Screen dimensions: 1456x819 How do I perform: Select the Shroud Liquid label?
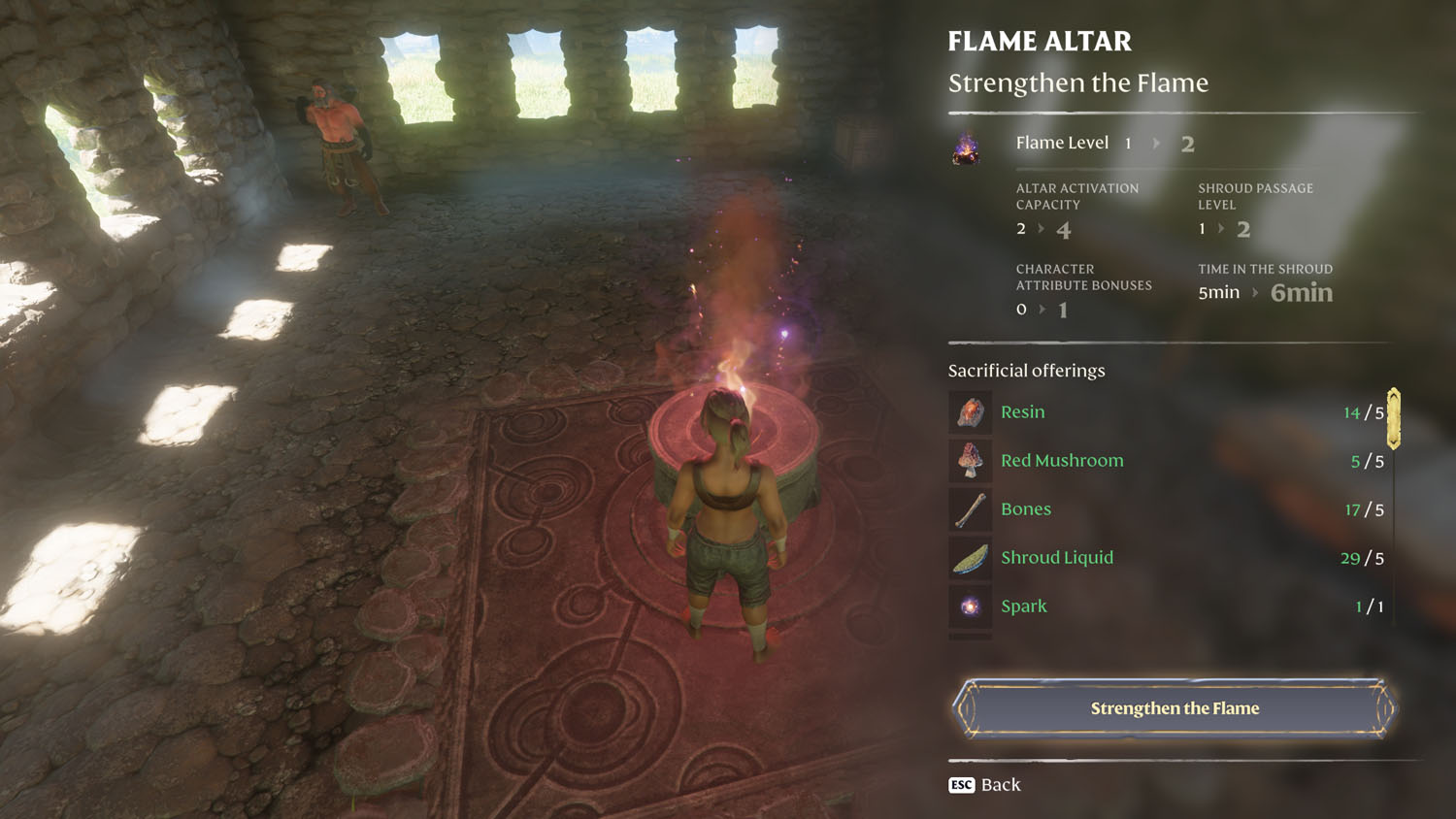pyautogui.click(x=1057, y=557)
